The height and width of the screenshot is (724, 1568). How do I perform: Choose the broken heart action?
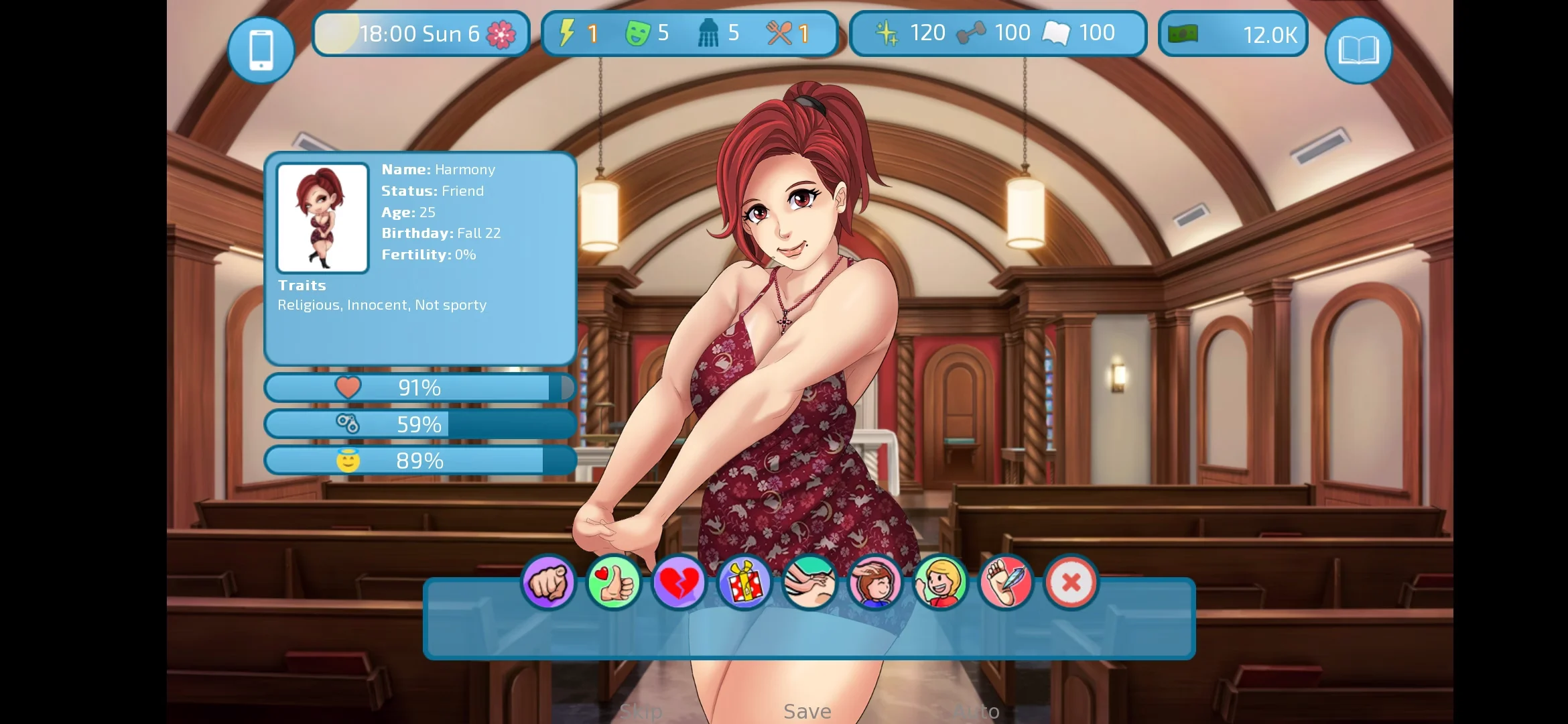(x=678, y=582)
